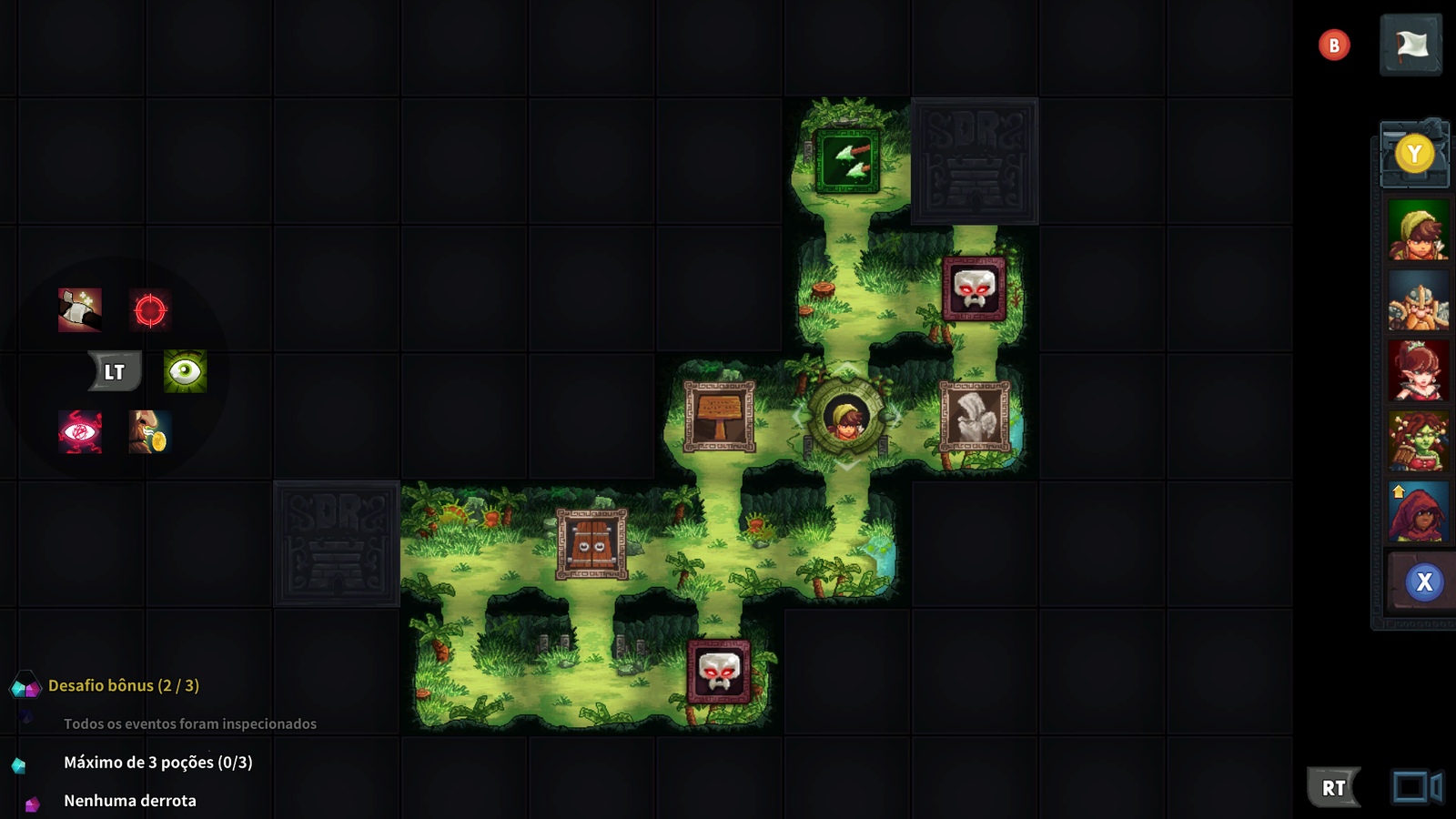This screenshot has width=1456, height=819.
Task: Select the green-hooded archer portrait
Action: (x=1418, y=231)
